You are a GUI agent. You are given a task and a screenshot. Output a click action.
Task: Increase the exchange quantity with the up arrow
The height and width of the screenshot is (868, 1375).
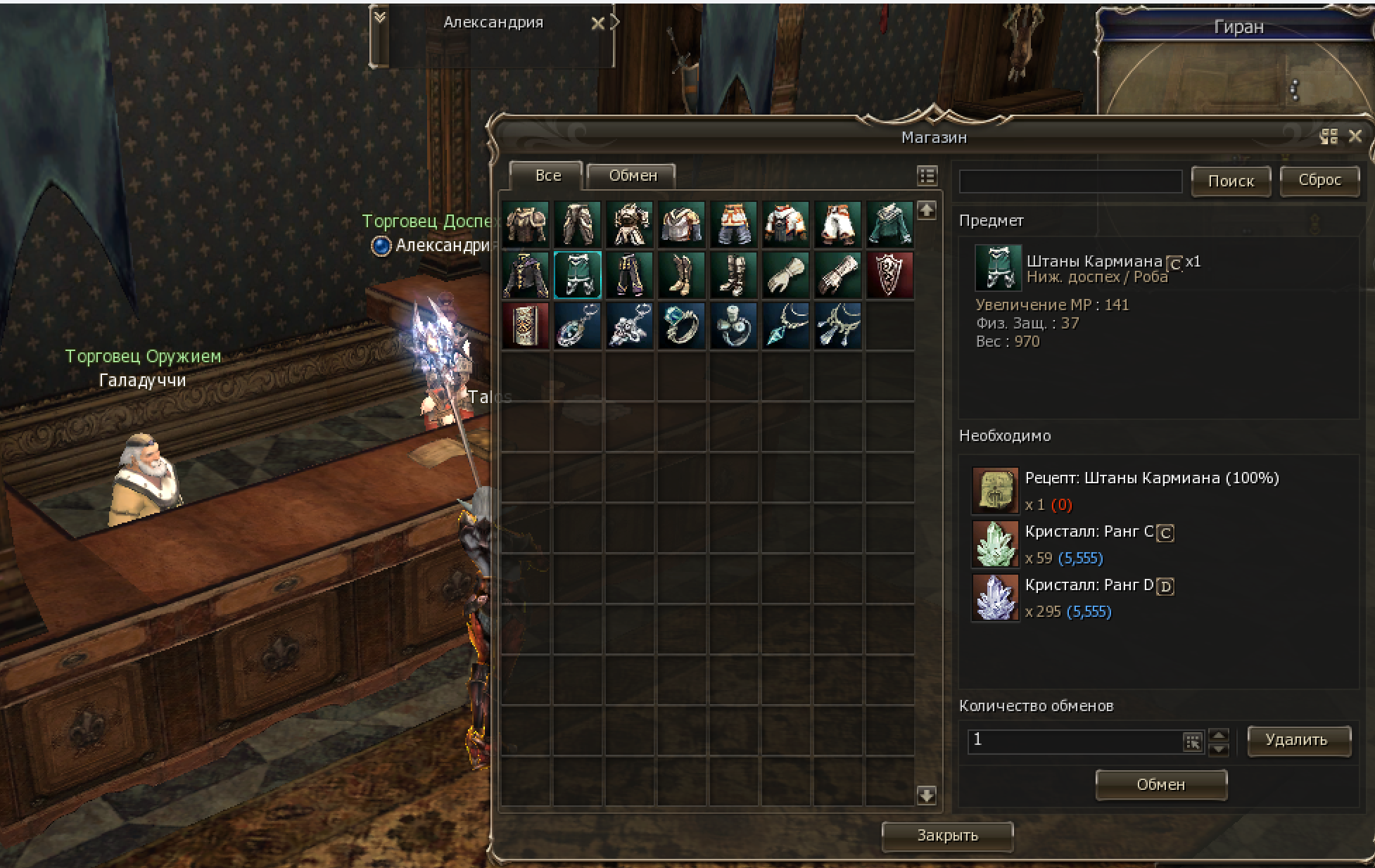tap(1219, 734)
